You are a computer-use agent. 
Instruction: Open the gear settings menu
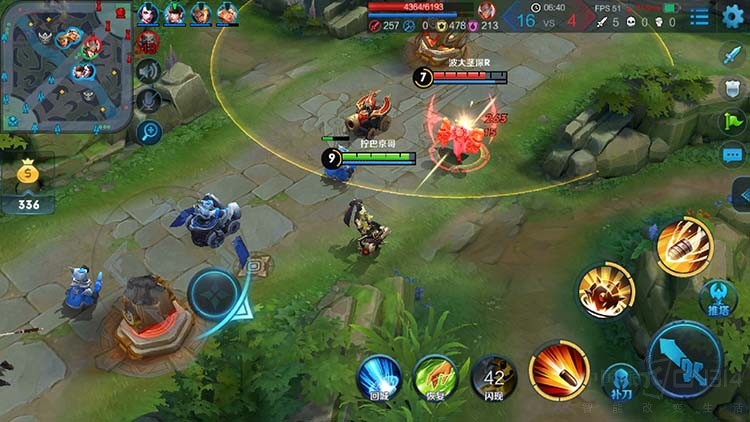coord(733,16)
